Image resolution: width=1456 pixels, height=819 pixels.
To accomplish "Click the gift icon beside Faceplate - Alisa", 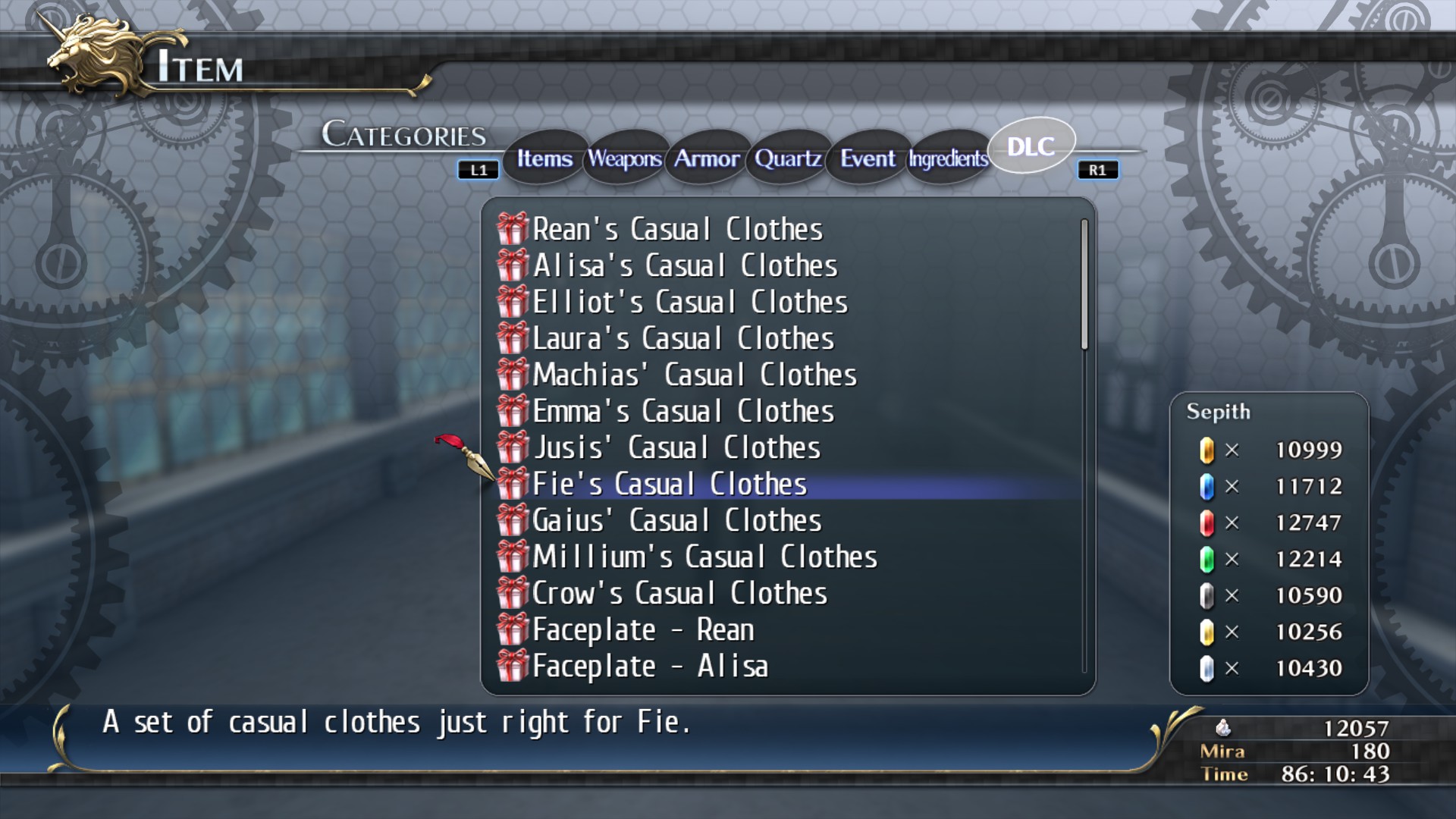I will point(512,667).
